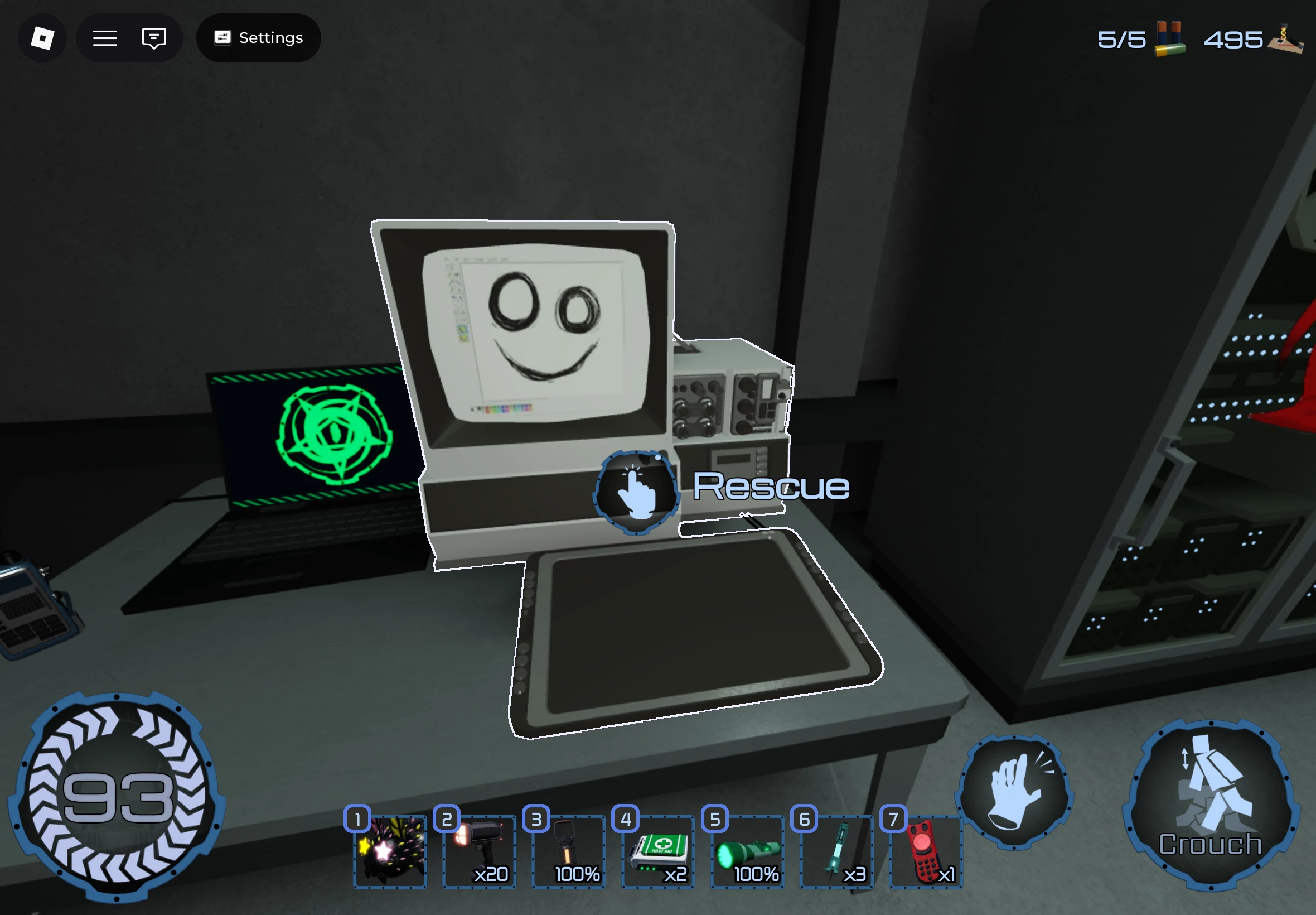Image resolution: width=1316 pixels, height=915 pixels.
Task: Open the hamburger list menu
Action: (105, 38)
